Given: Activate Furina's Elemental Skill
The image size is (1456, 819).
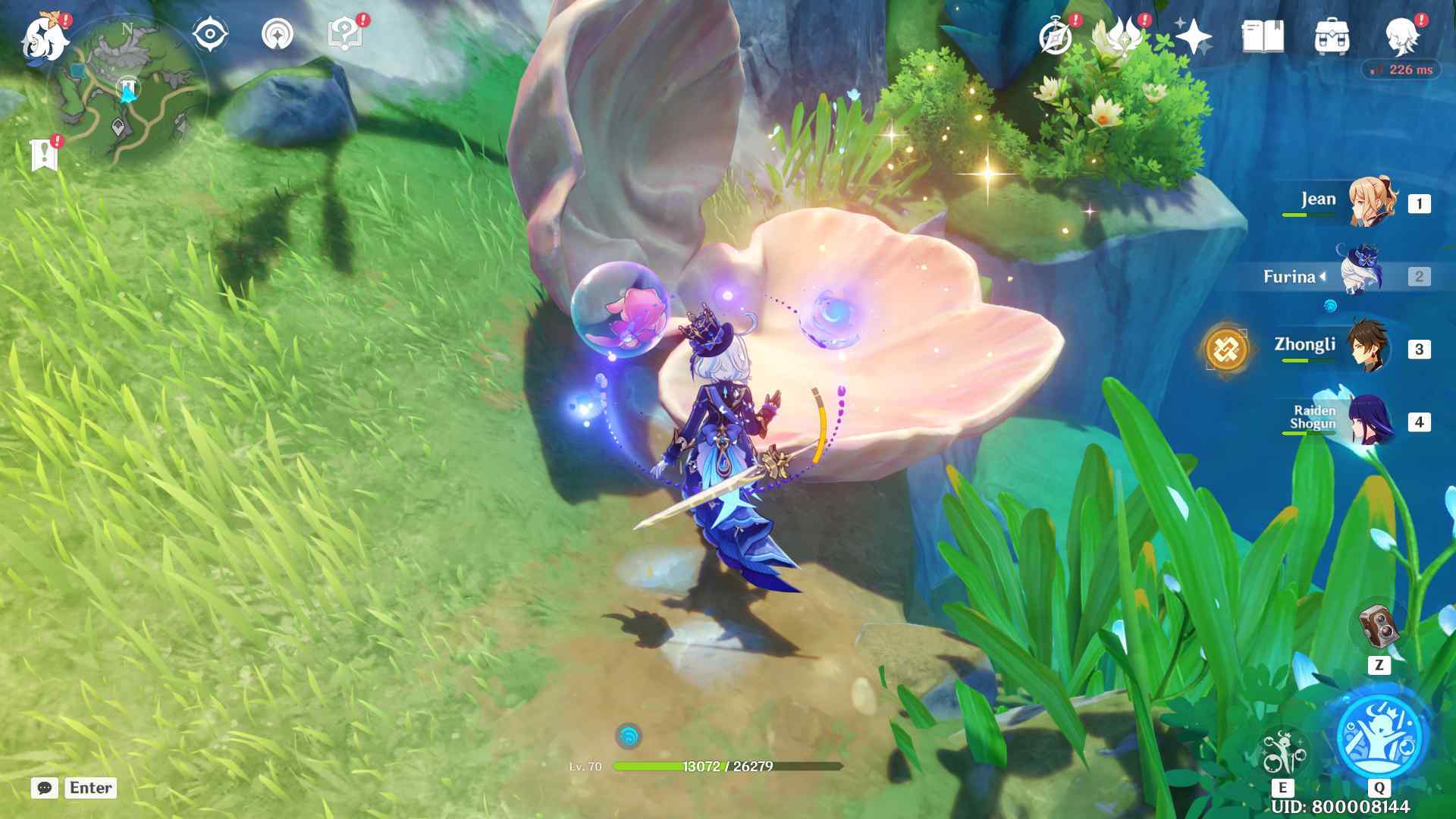Looking at the screenshot, I should pos(1282,752).
